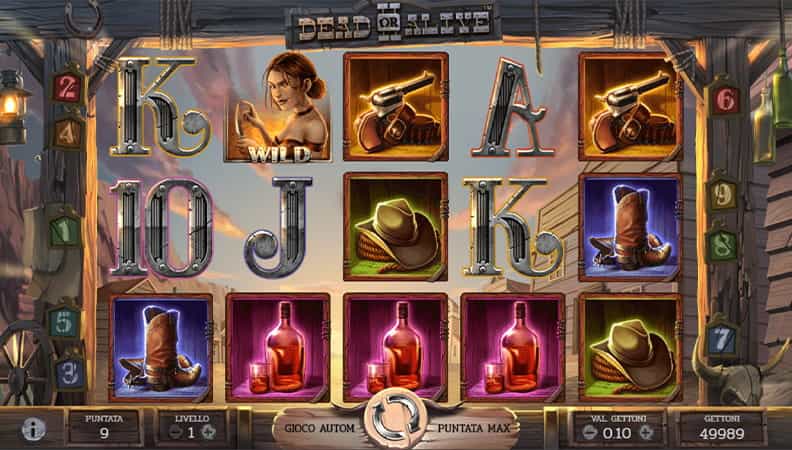This screenshot has width=792, height=450.
Task: Select payline number 9 marker
Action: [721, 193]
